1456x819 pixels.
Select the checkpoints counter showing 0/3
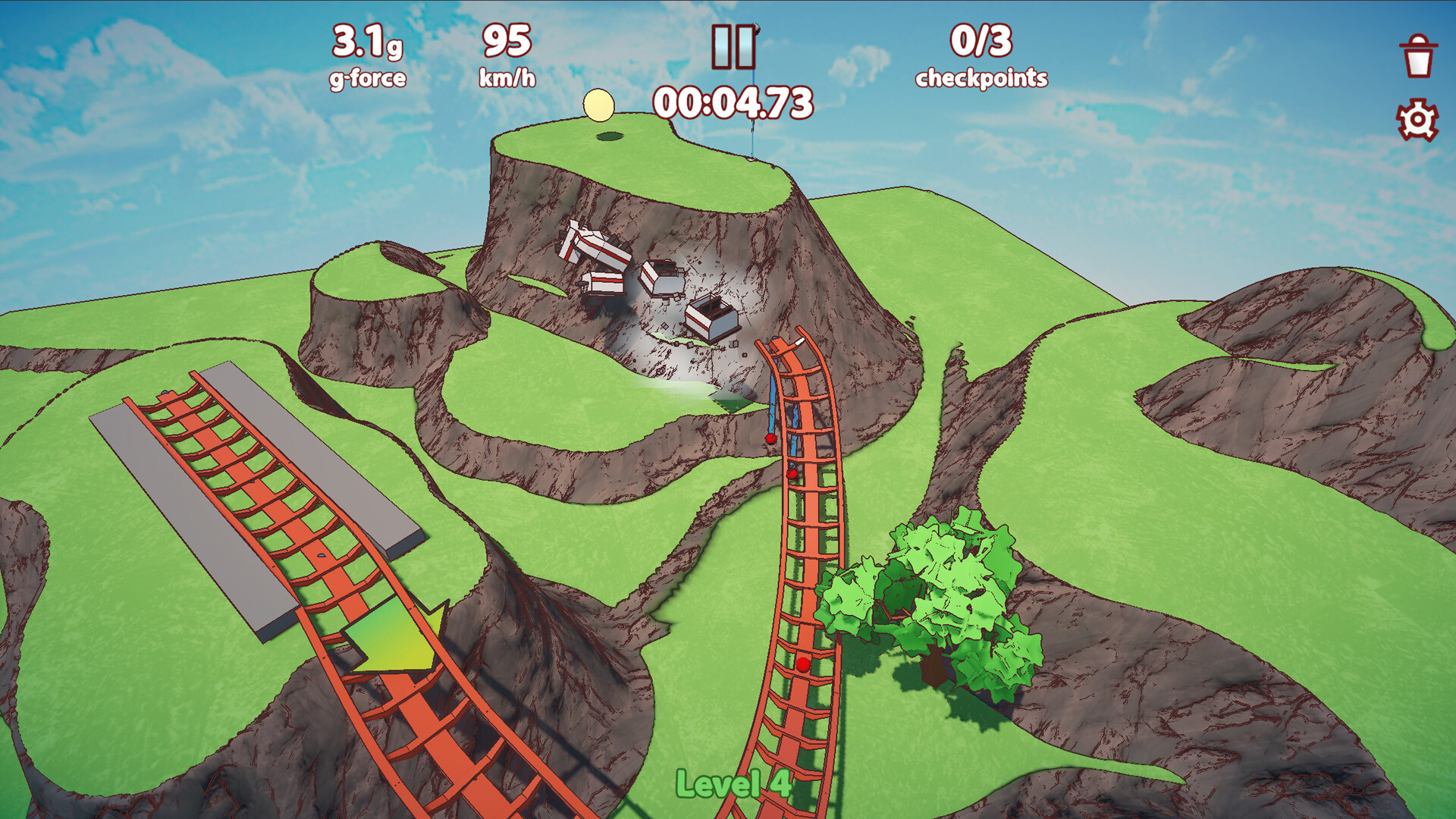pyautogui.click(x=981, y=55)
